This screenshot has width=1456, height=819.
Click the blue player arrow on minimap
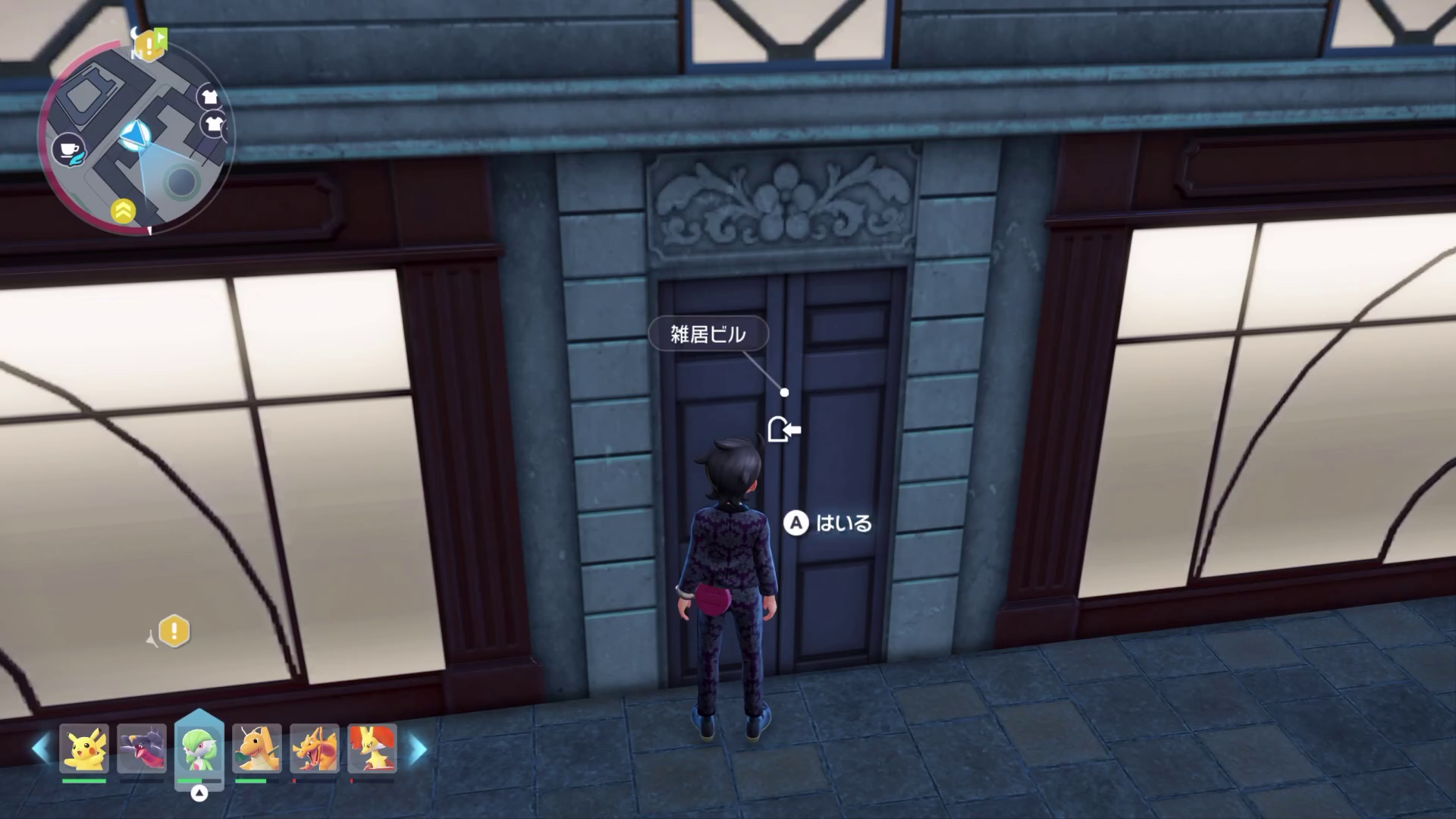[x=136, y=136]
